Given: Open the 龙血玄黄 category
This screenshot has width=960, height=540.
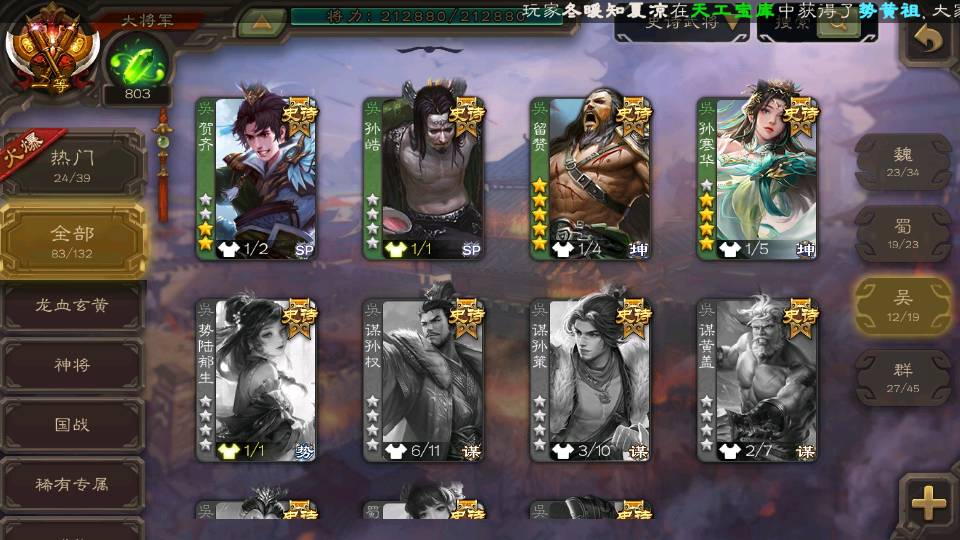Looking at the screenshot, I should (72, 306).
